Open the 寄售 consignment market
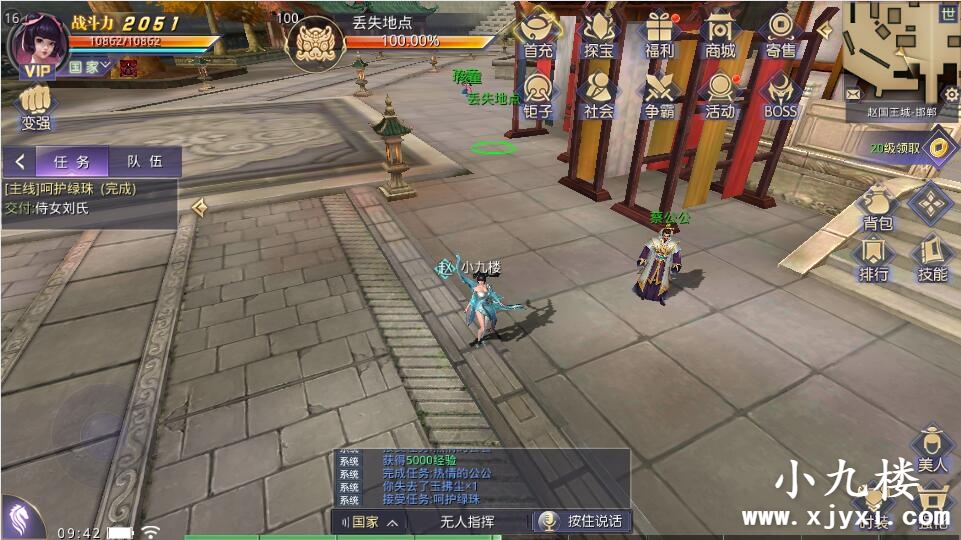The height and width of the screenshot is (540, 961). [780, 34]
